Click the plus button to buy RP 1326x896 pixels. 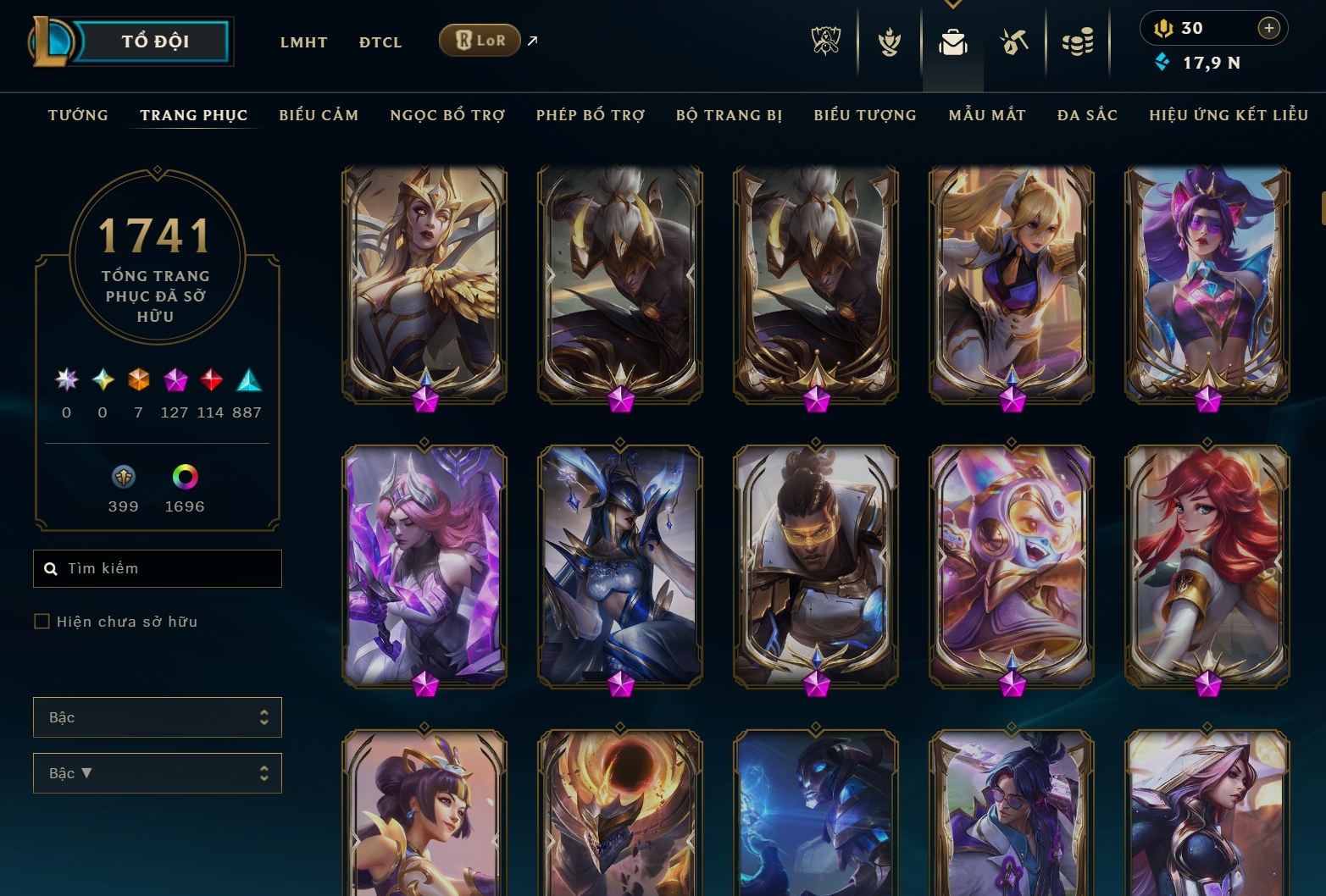(1269, 28)
